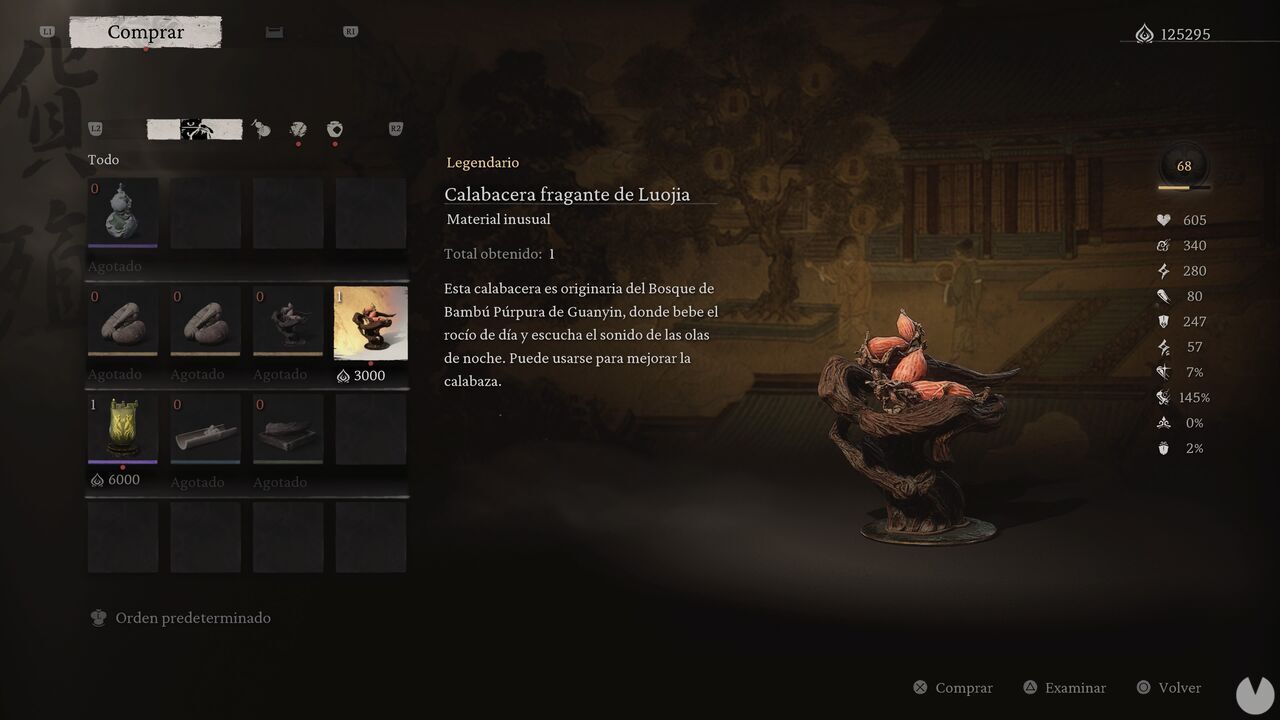This screenshot has width=1280, height=720.
Task: Open the jar category tab marked with red dot
Action: (334, 130)
